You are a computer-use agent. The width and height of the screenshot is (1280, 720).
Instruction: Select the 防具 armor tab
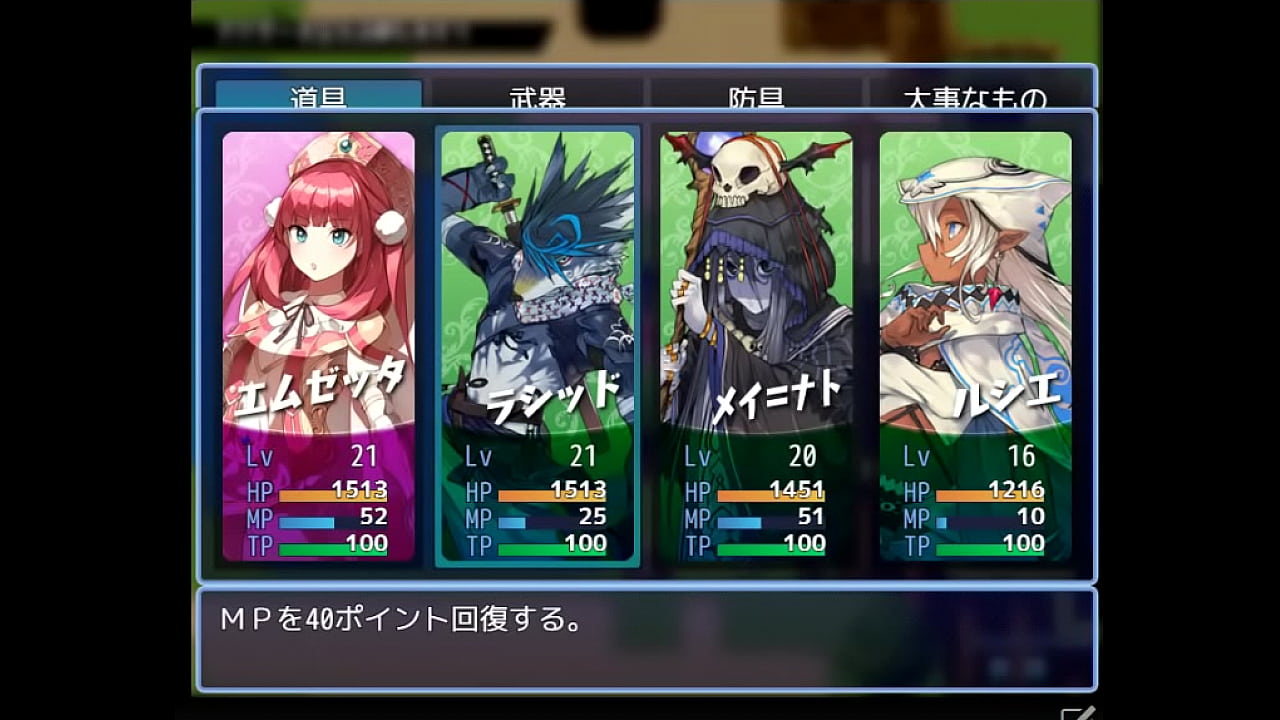756,96
